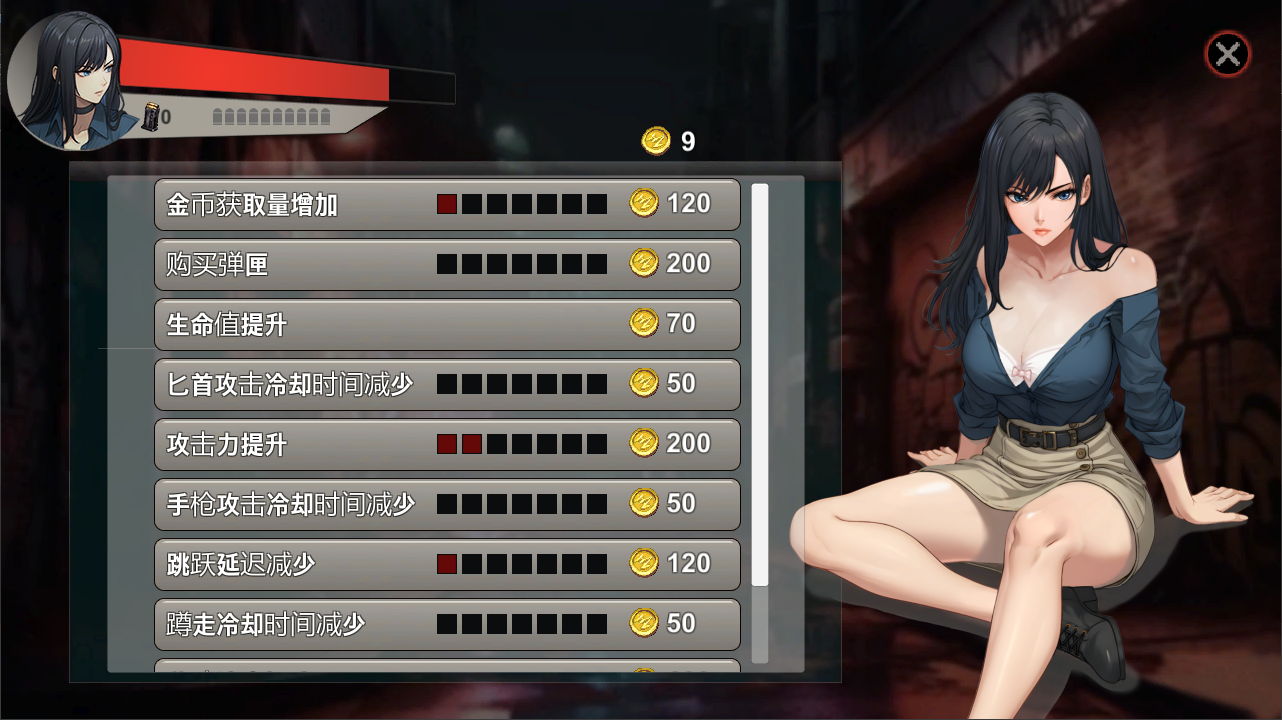Buy the 金币获取量增加 upgrade

pos(447,205)
